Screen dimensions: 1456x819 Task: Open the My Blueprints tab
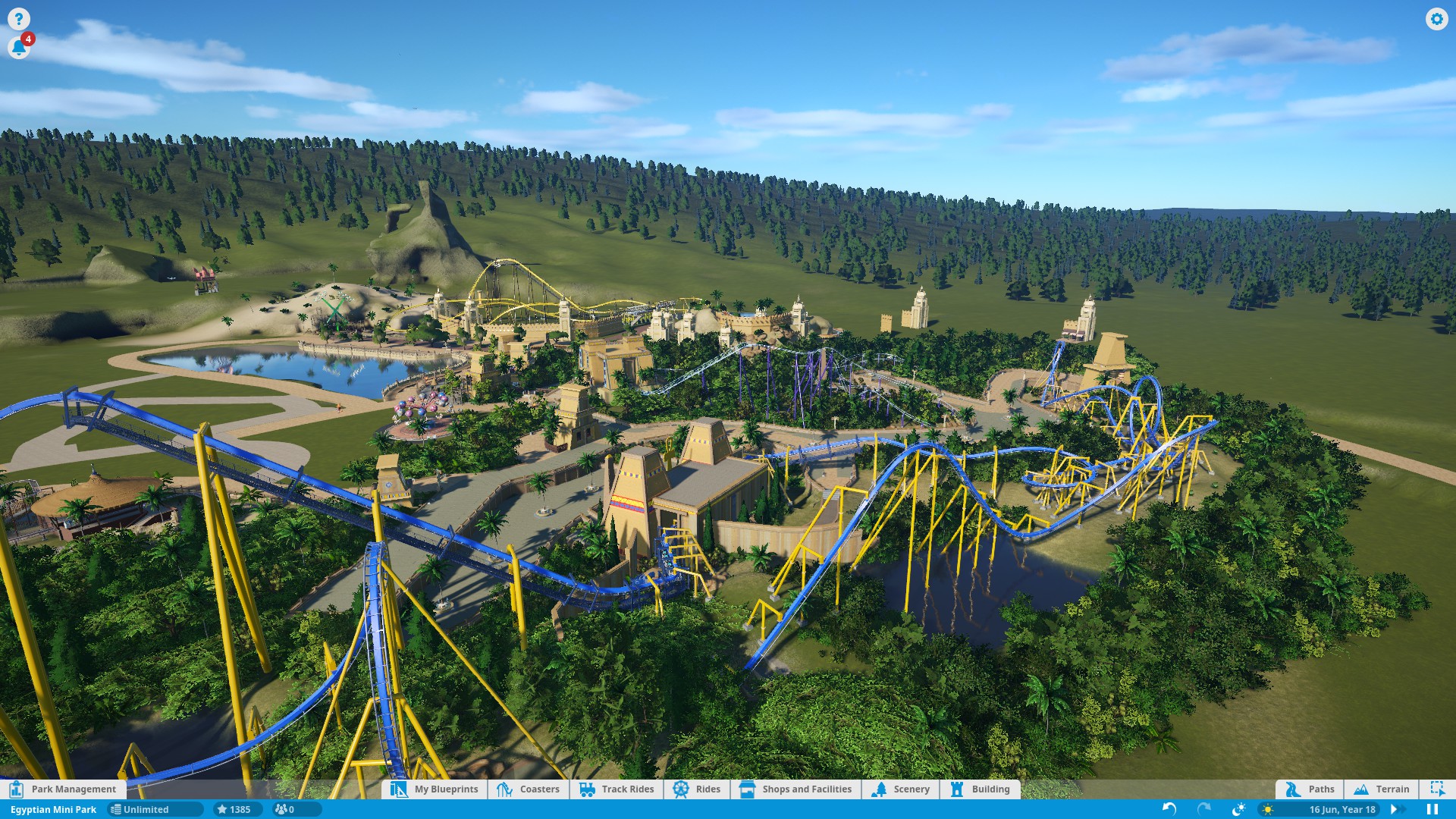click(x=435, y=789)
